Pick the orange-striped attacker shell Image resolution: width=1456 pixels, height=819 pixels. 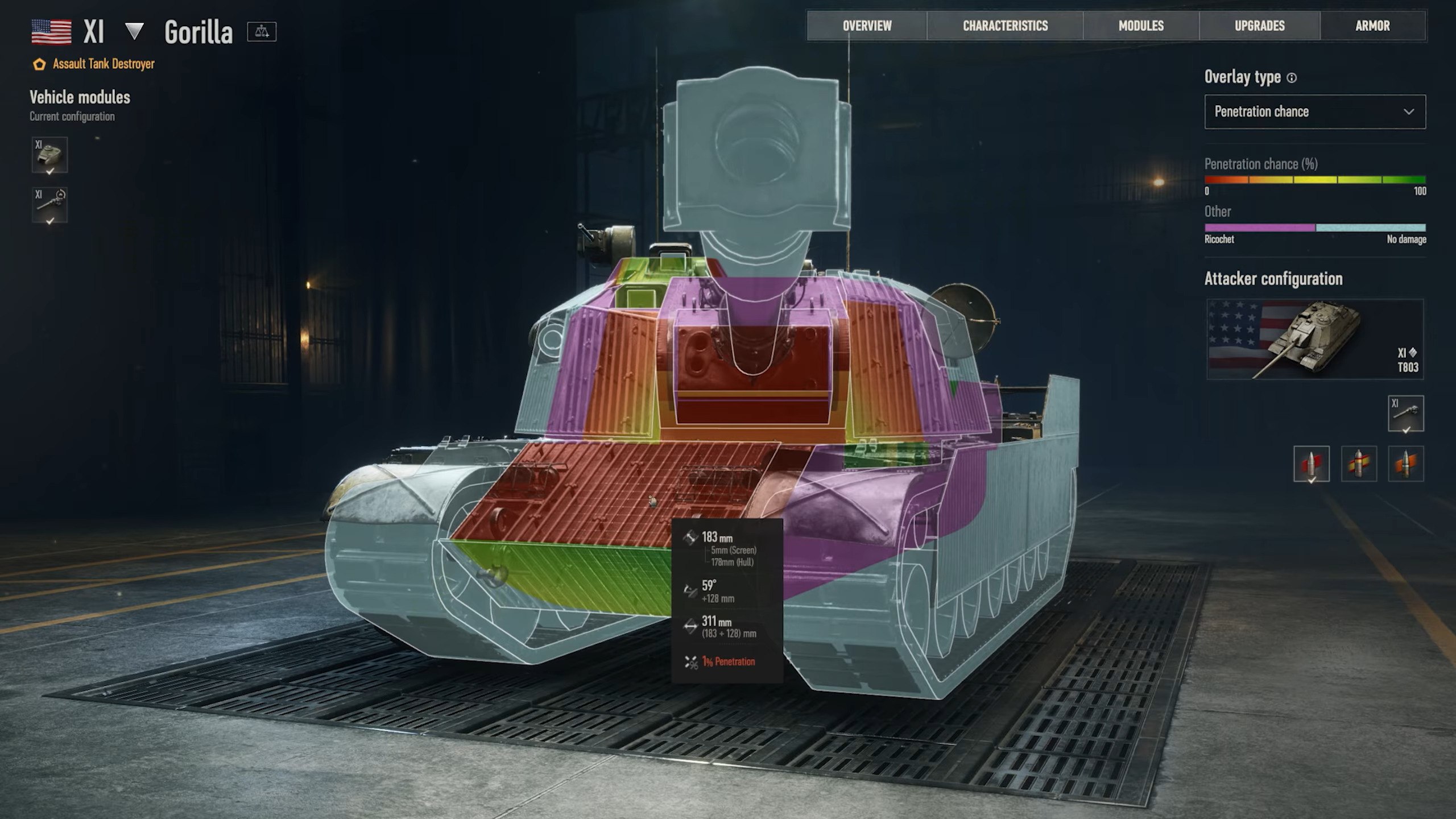[x=1405, y=464]
